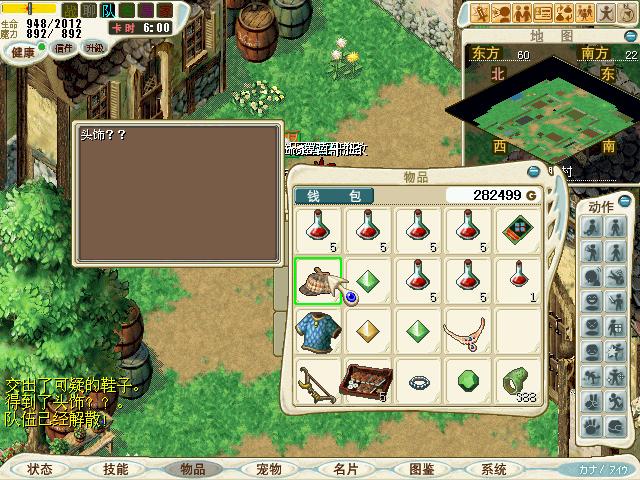Select the 物品 items menu button
The image size is (640, 480).
(192, 469)
